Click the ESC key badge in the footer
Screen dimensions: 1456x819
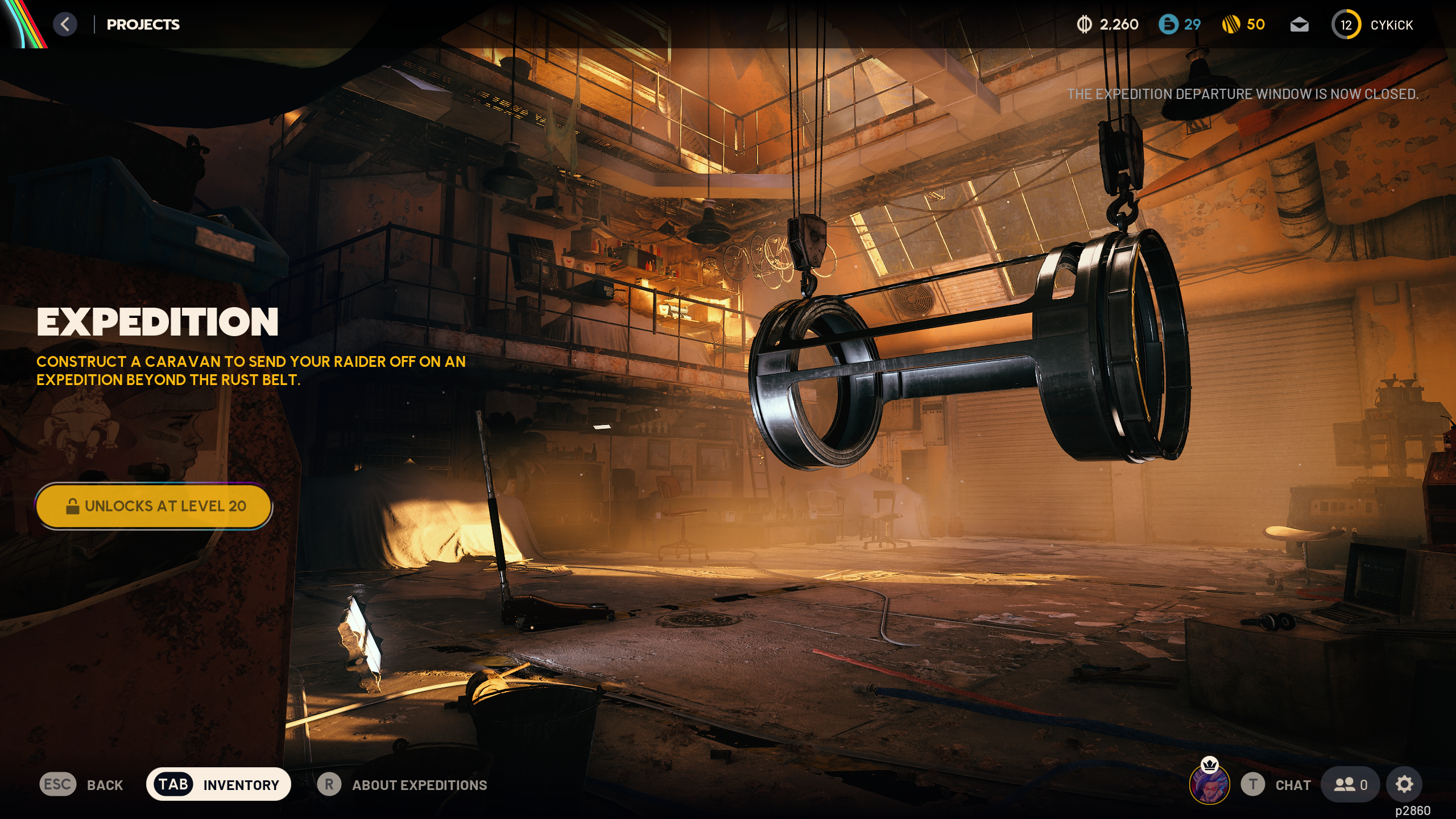(56, 785)
